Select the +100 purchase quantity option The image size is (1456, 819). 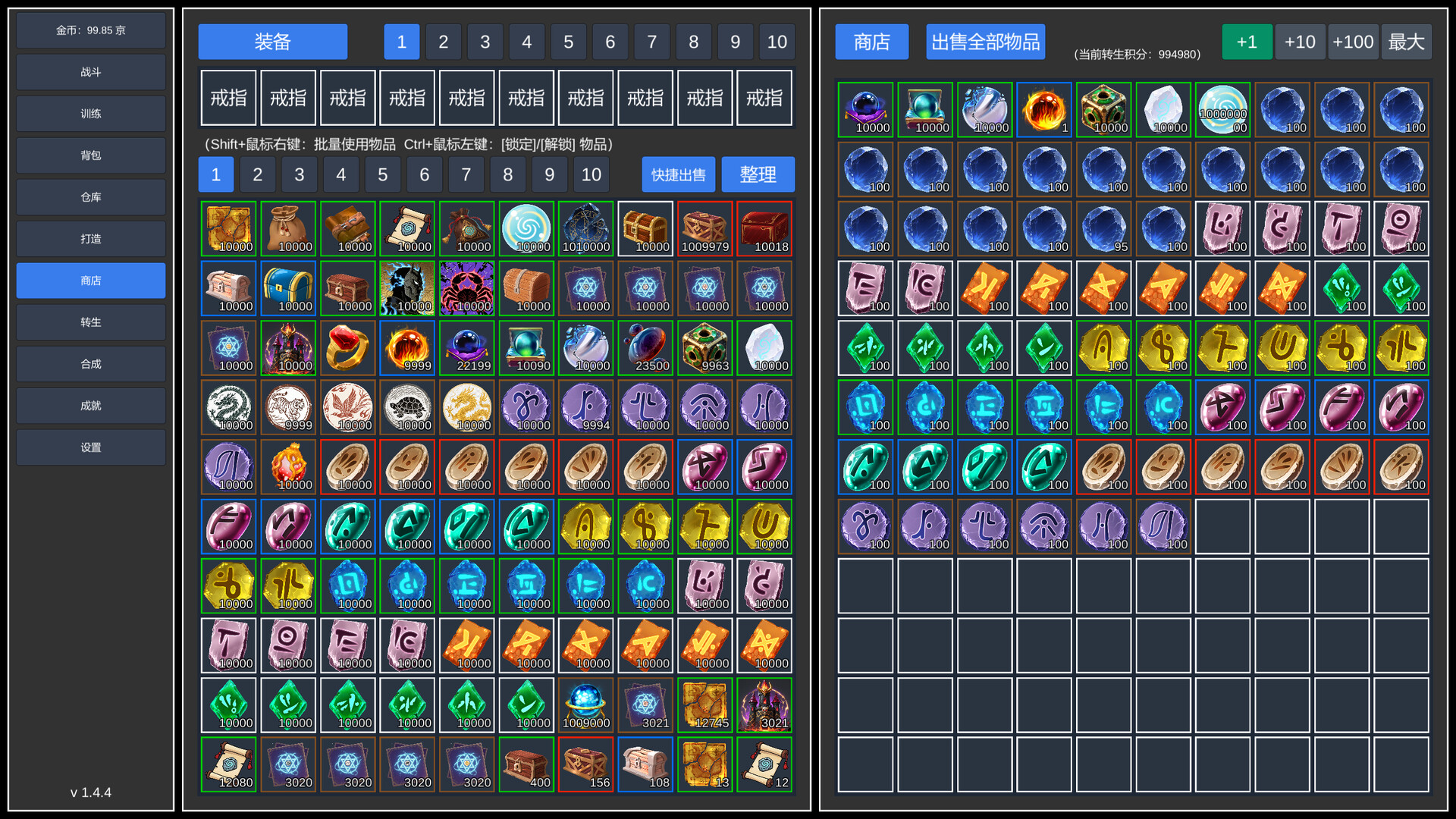pyautogui.click(x=1353, y=42)
